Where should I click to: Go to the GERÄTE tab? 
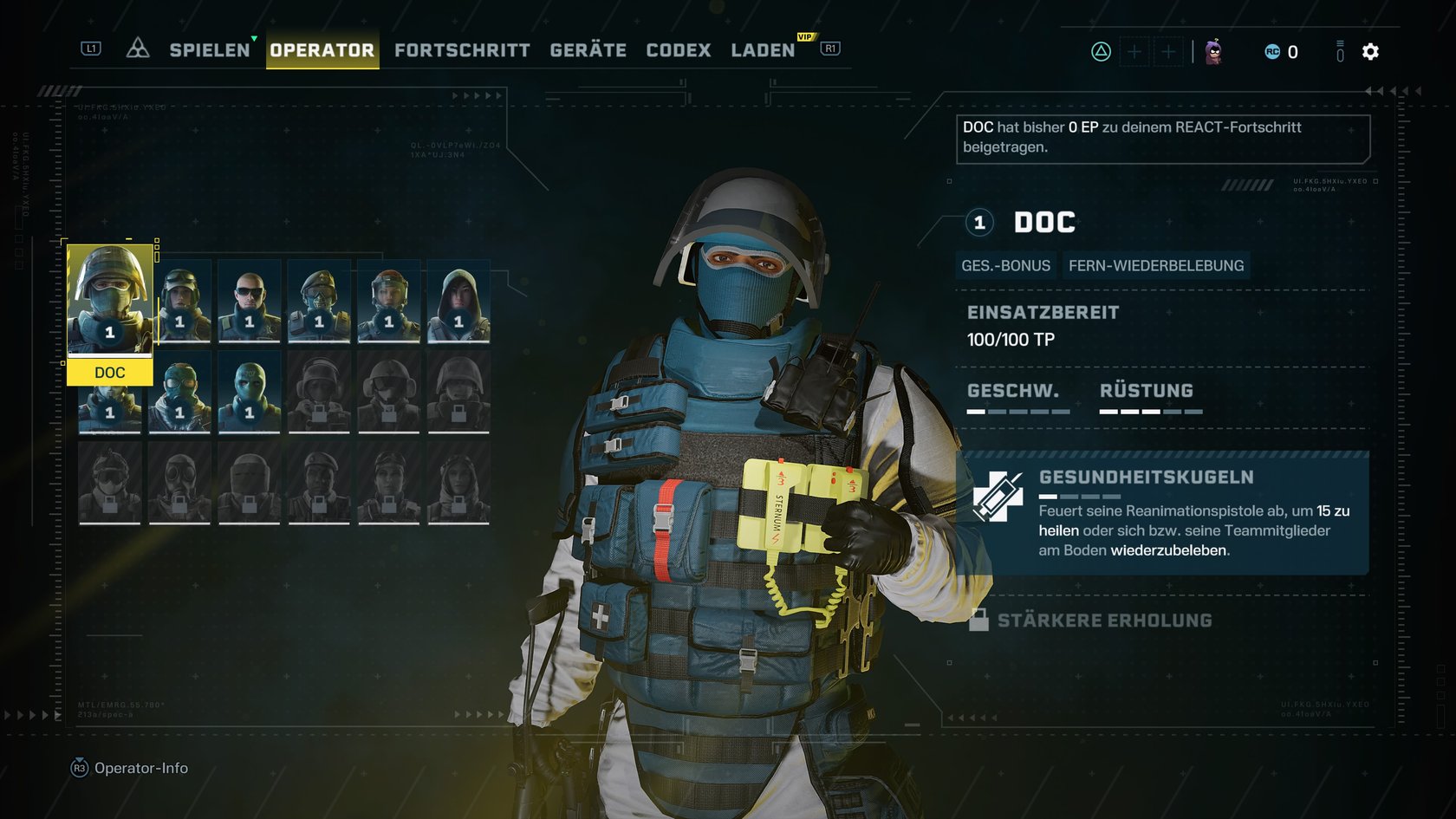[x=588, y=50]
